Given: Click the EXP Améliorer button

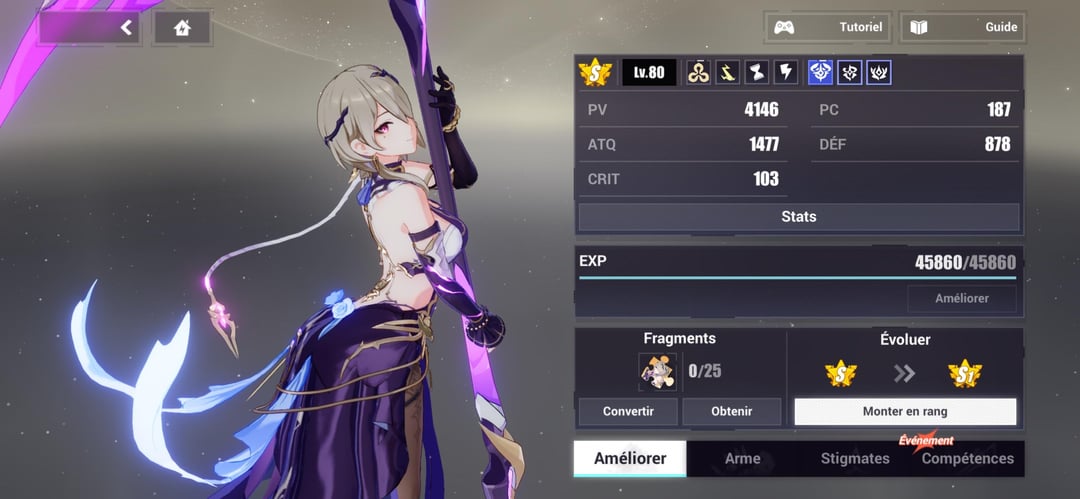Looking at the screenshot, I should [961, 299].
